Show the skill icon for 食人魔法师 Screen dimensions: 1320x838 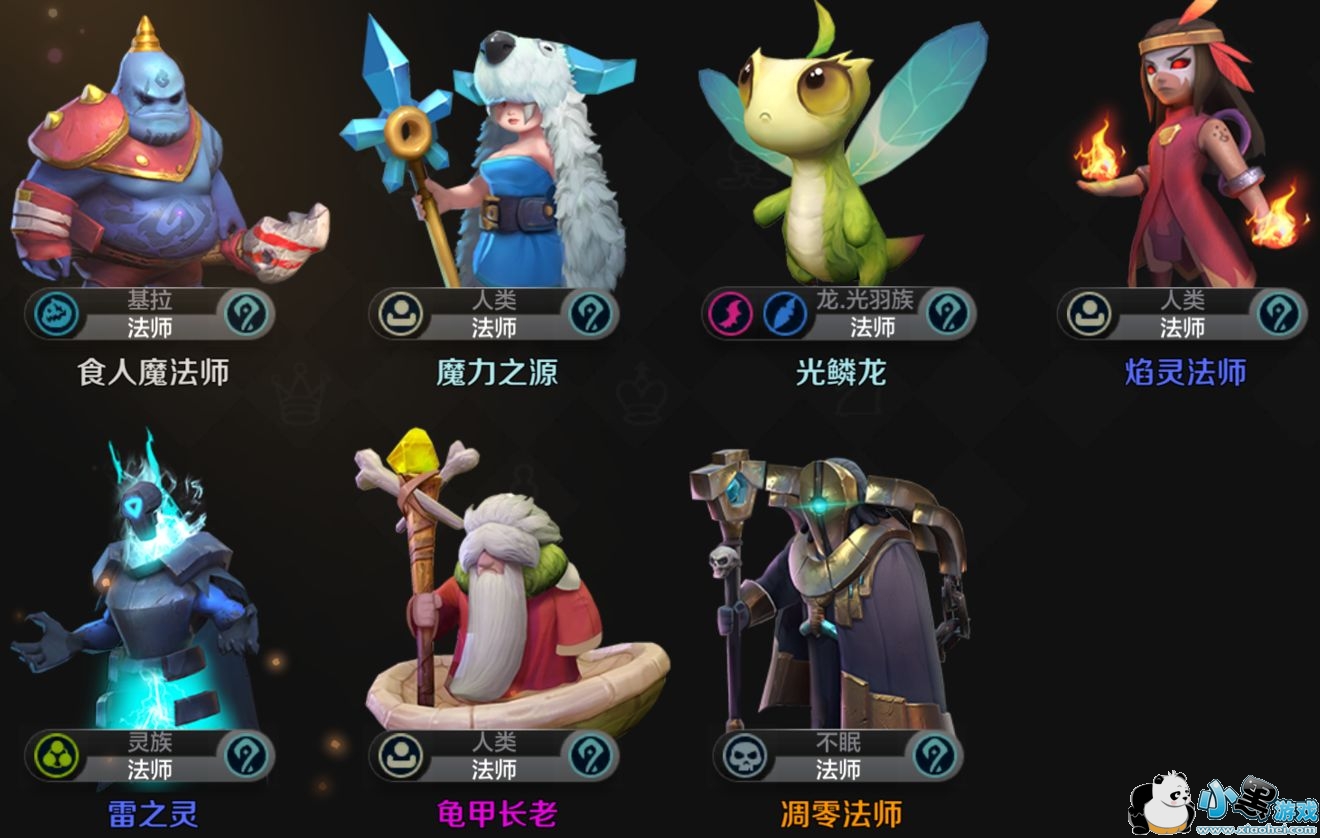pos(247,314)
